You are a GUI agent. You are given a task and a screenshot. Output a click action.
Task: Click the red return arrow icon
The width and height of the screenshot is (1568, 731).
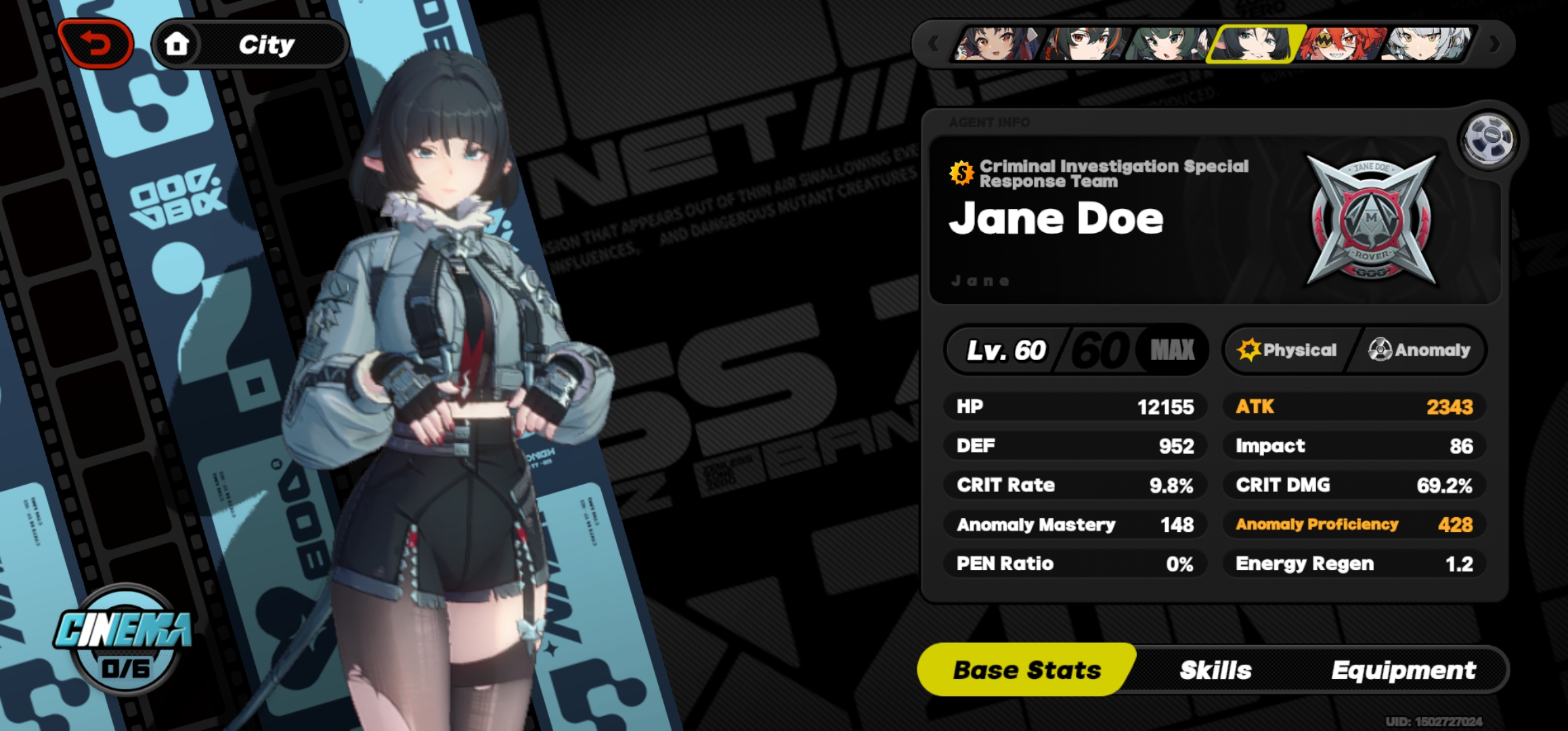point(97,42)
